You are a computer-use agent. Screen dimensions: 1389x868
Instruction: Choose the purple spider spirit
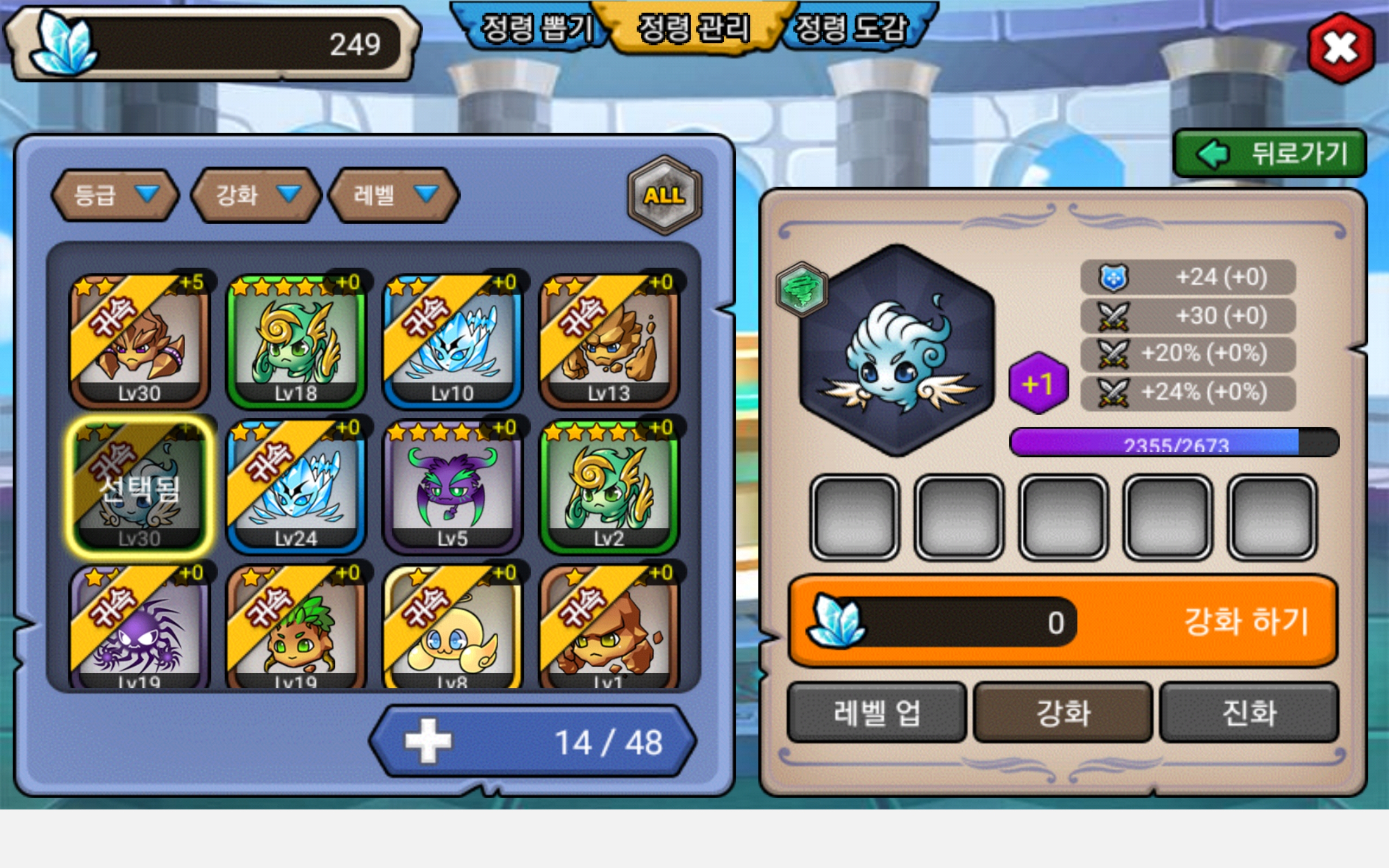pyautogui.click(x=139, y=629)
